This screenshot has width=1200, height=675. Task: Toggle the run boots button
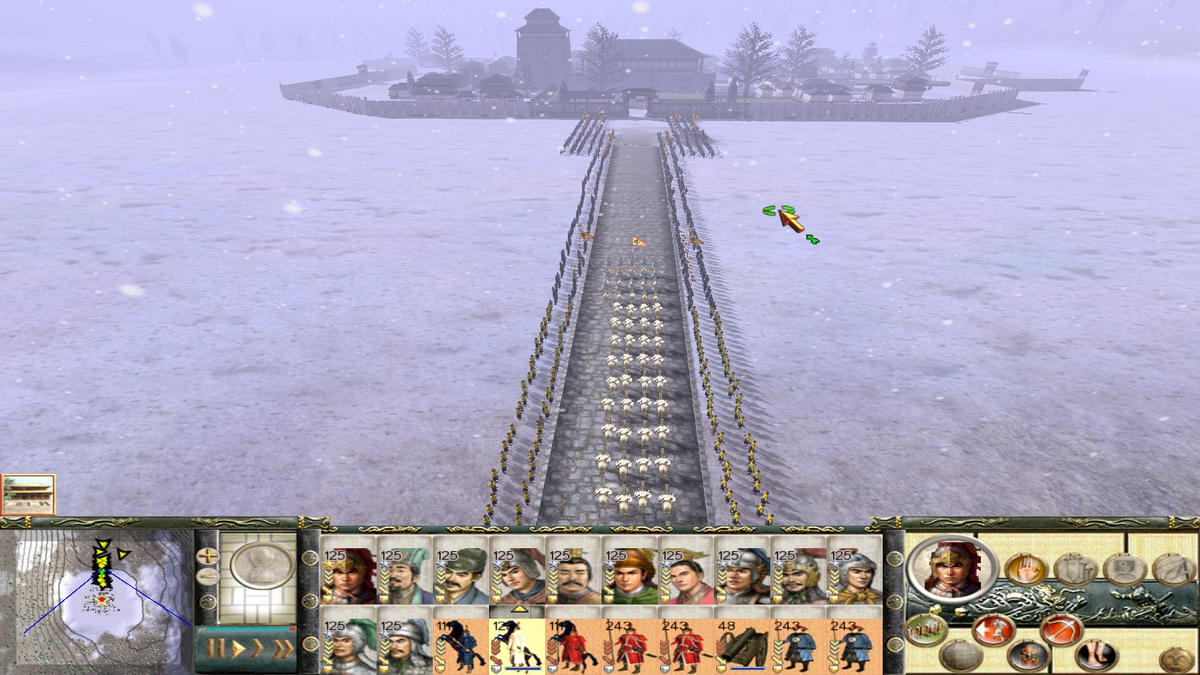[1096, 656]
